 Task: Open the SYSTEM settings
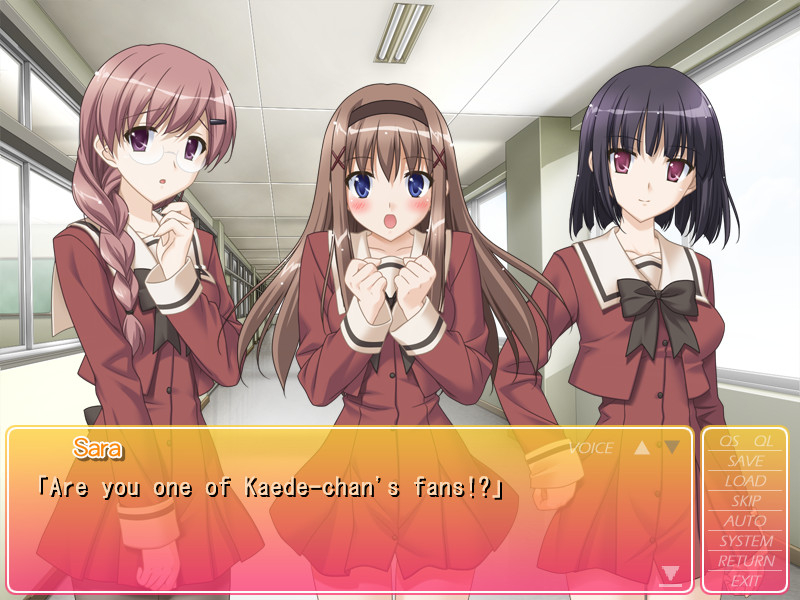[x=745, y=541]
